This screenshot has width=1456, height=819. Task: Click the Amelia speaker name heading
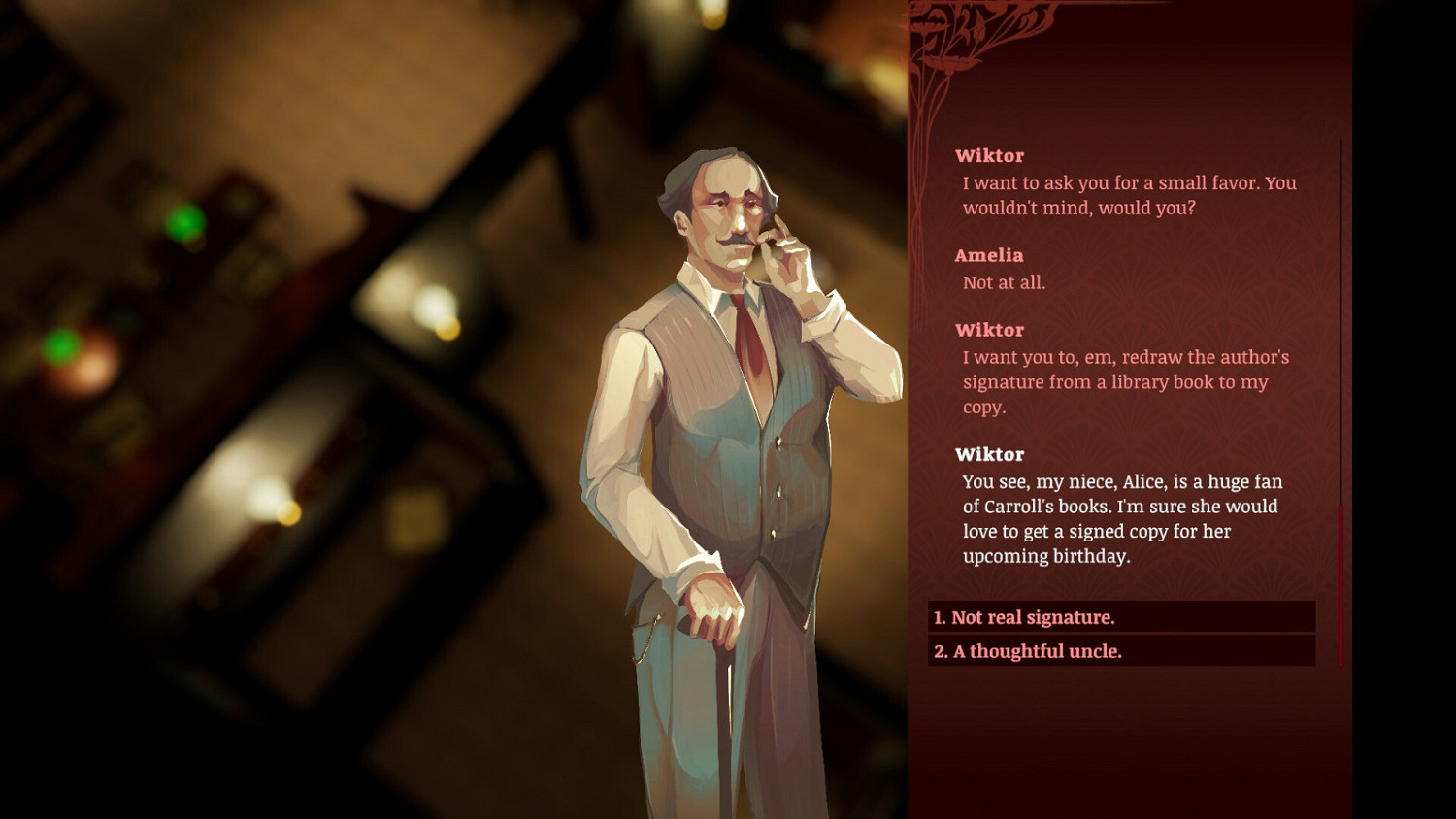tap(991, 255)
